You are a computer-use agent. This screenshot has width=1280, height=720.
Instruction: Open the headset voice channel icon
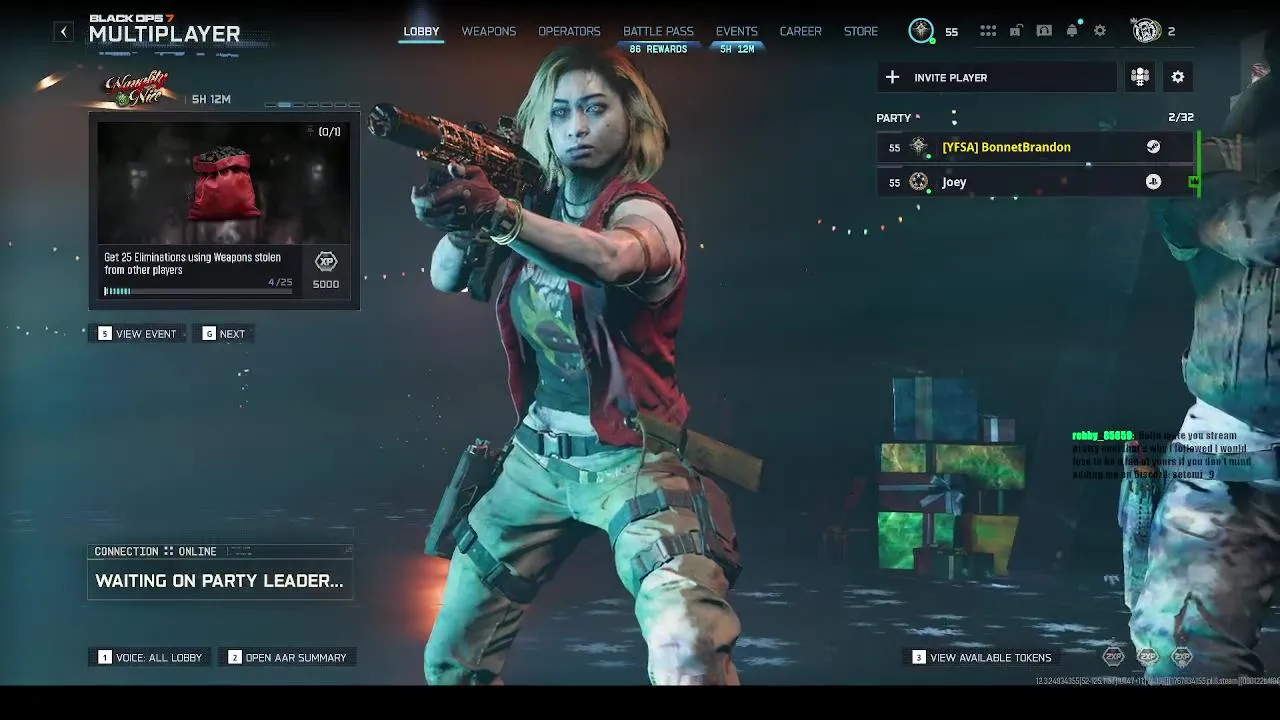coord(1044,31)
